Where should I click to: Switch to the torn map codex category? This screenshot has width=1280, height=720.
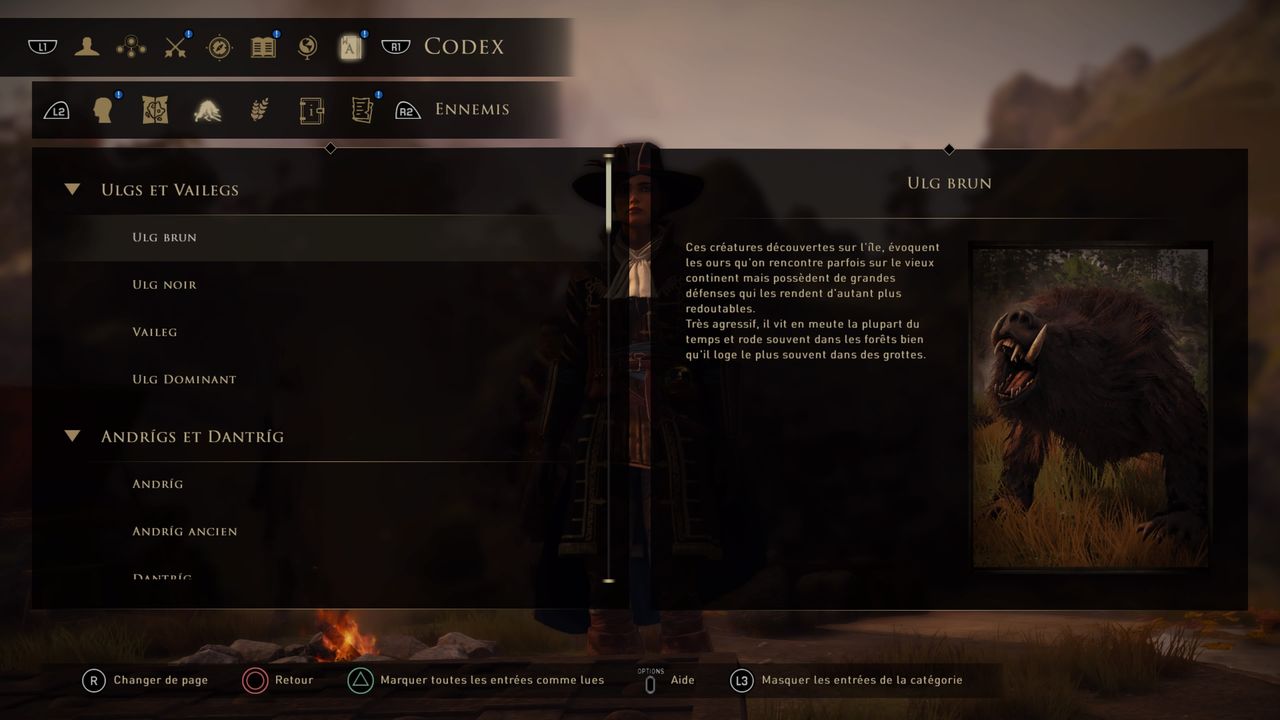click(154, 110)
